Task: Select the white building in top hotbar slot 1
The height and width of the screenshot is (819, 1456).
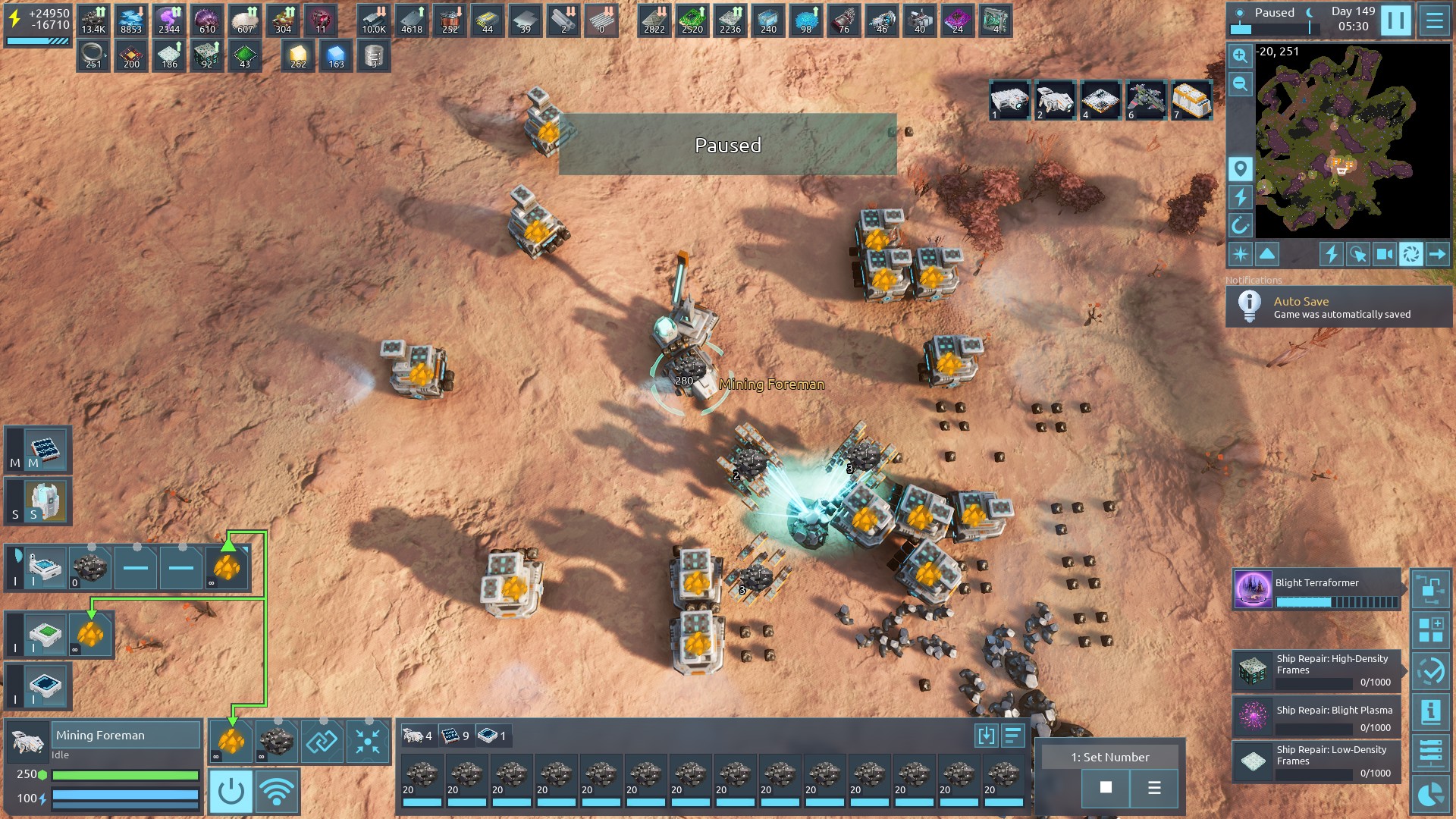Action: pyautogui.click(x=1009, y=100)
